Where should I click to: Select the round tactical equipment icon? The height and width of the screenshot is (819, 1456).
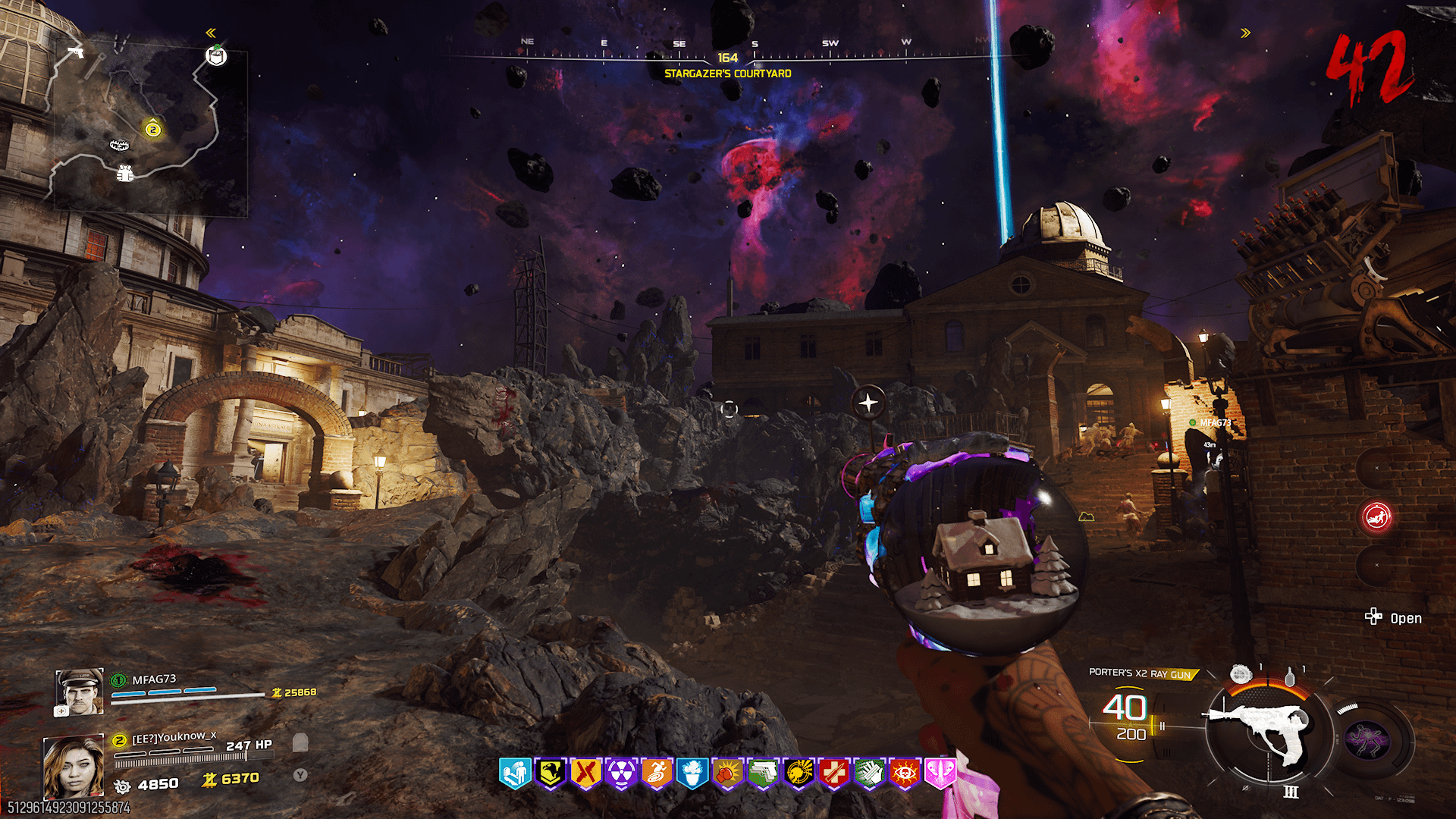pyautogui.click(x=1241, y=673)
